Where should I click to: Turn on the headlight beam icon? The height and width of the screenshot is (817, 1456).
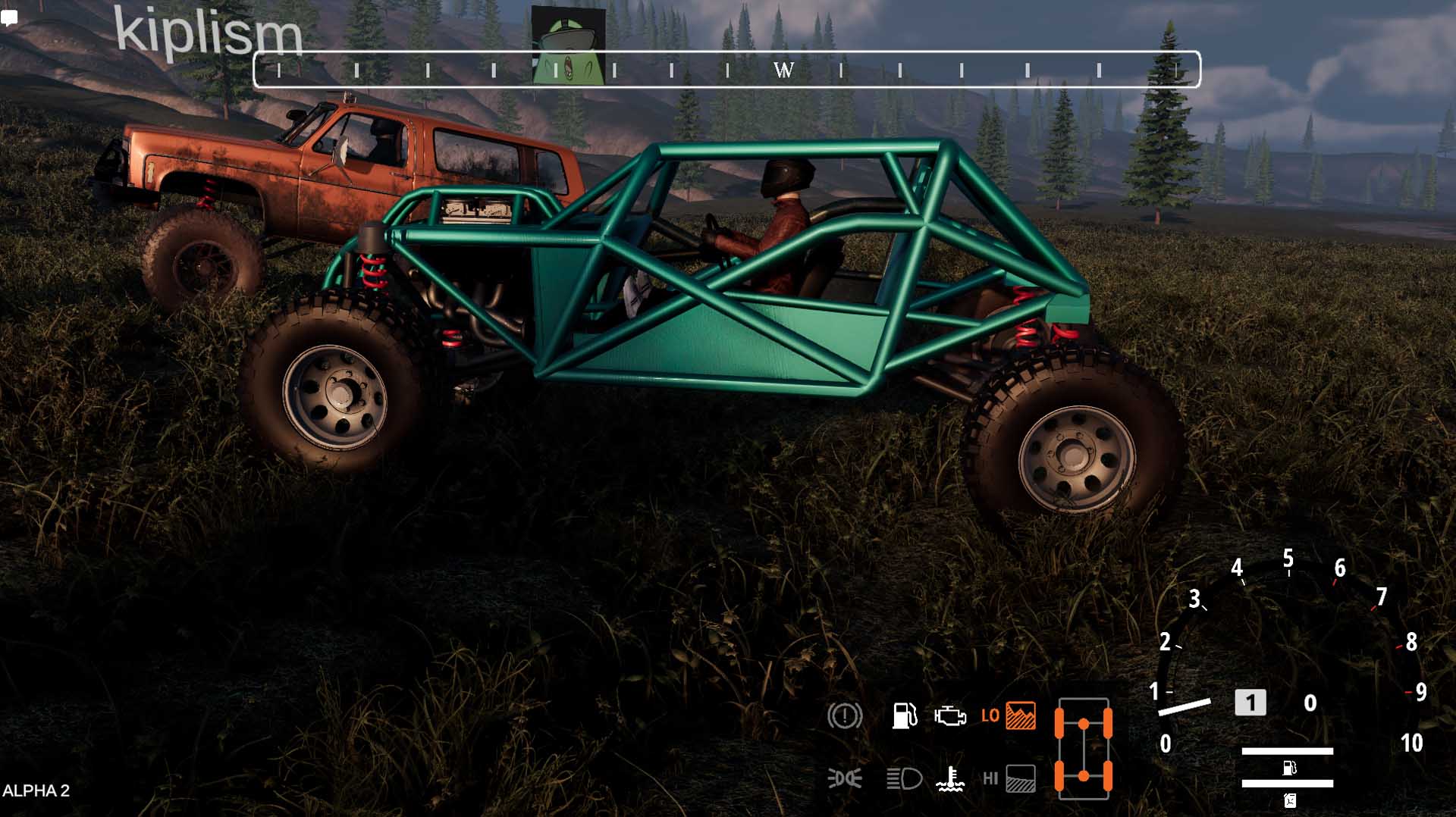click(904, 778)
